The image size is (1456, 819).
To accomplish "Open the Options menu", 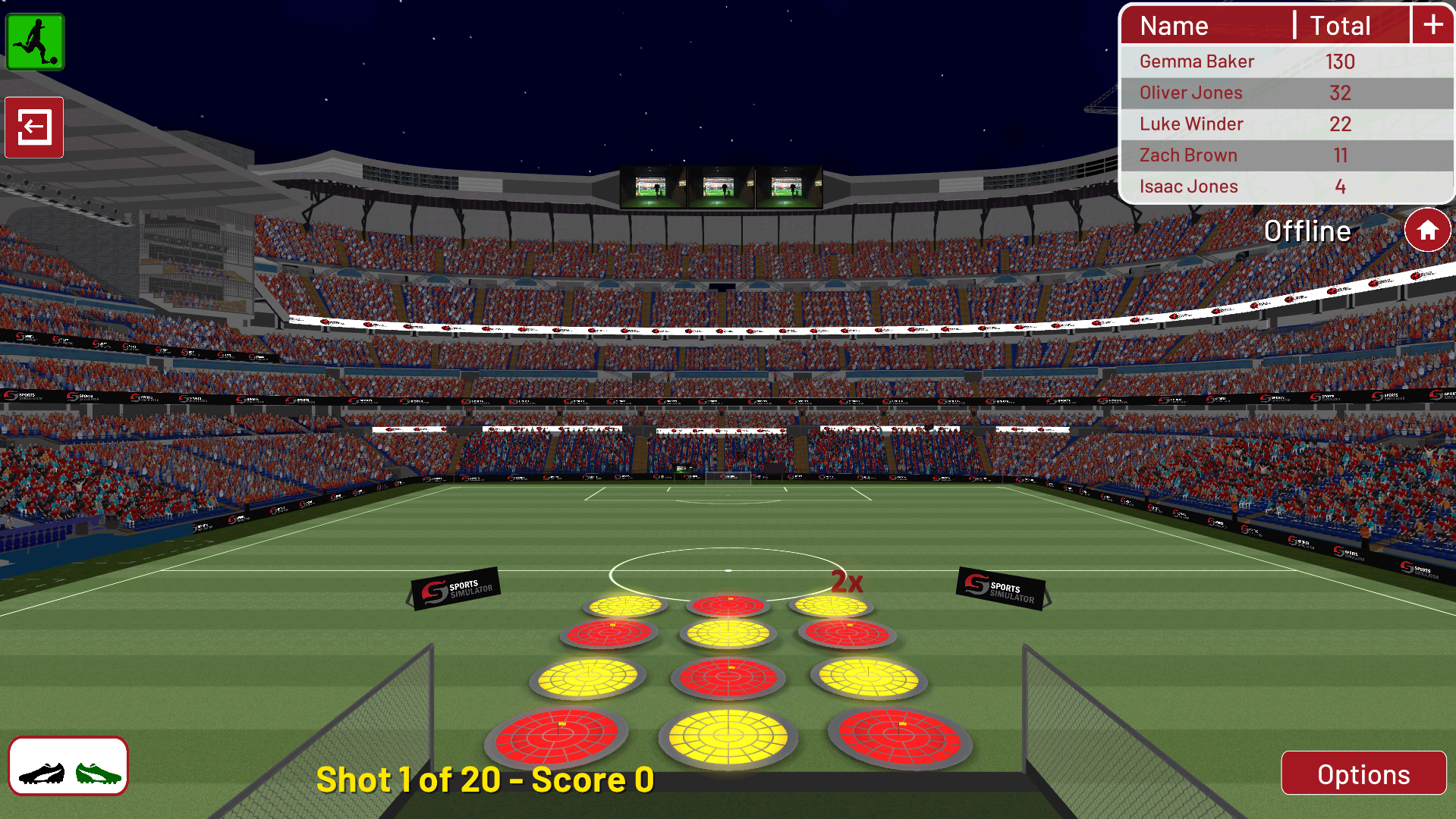I will [1363, 773].
